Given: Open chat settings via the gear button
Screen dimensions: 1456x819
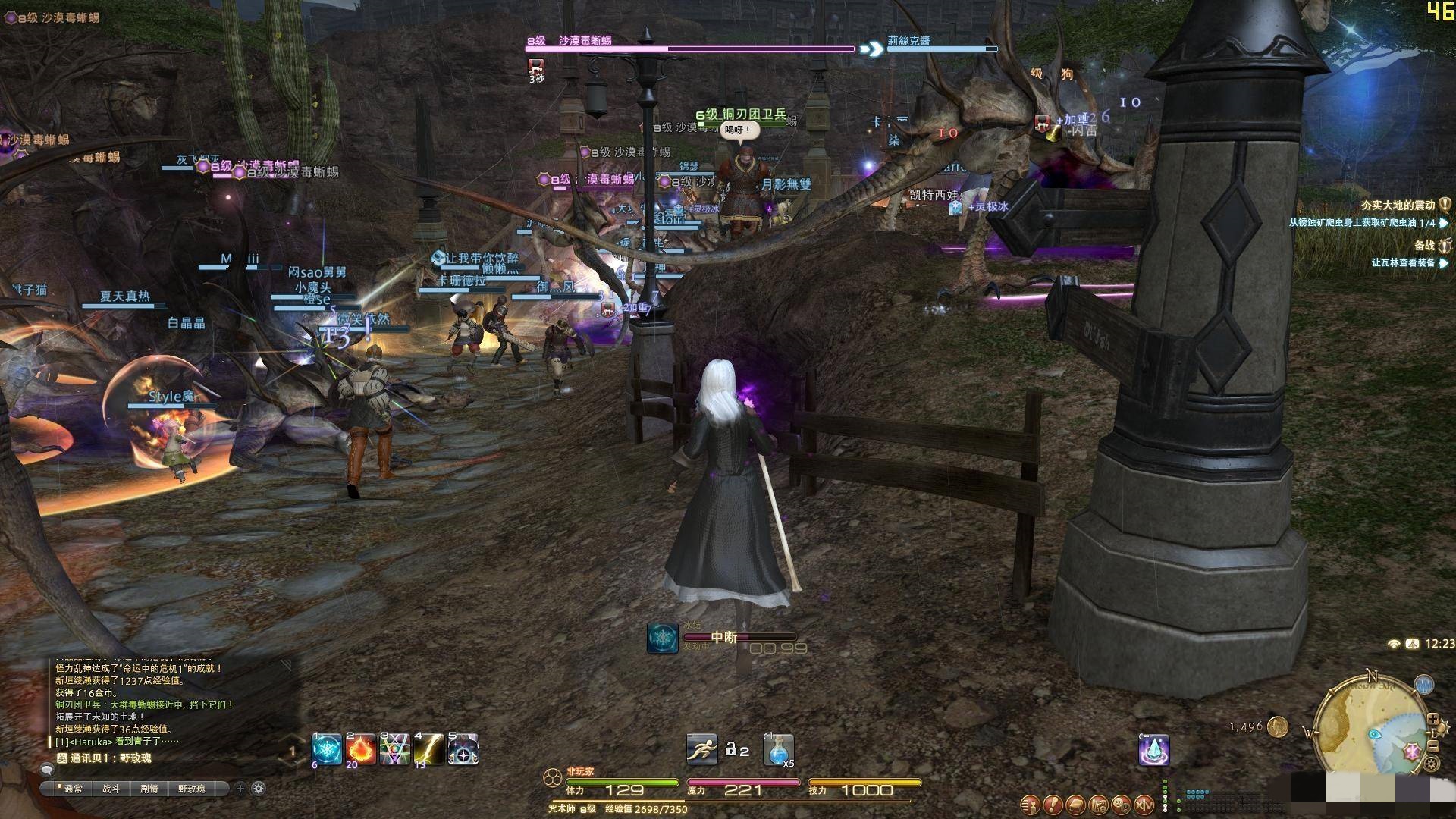Looking at the screenshot, I should coord(257,789).
